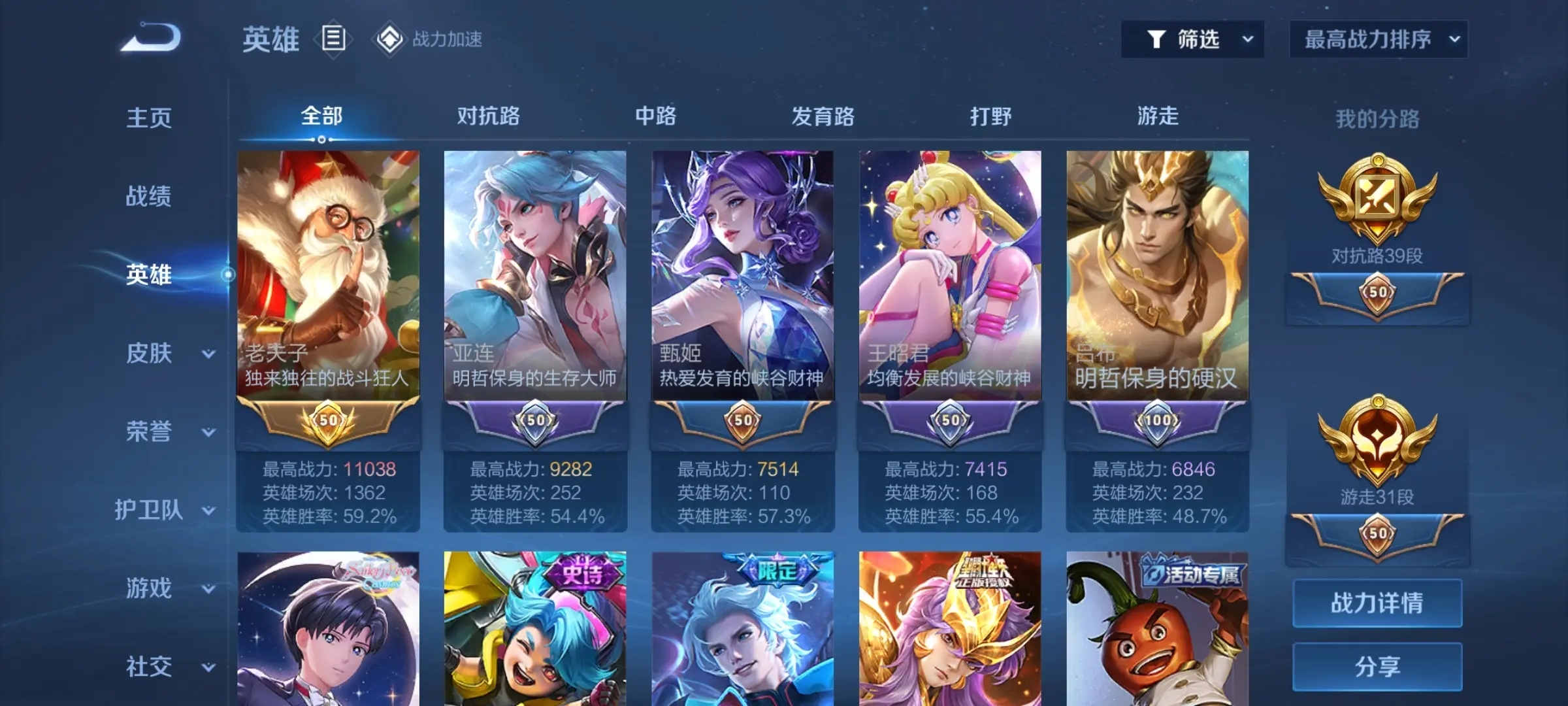Click the list icon beside 英雄 title
The height and width of the screenshot is (706, 1568).
tap(333, 39)
